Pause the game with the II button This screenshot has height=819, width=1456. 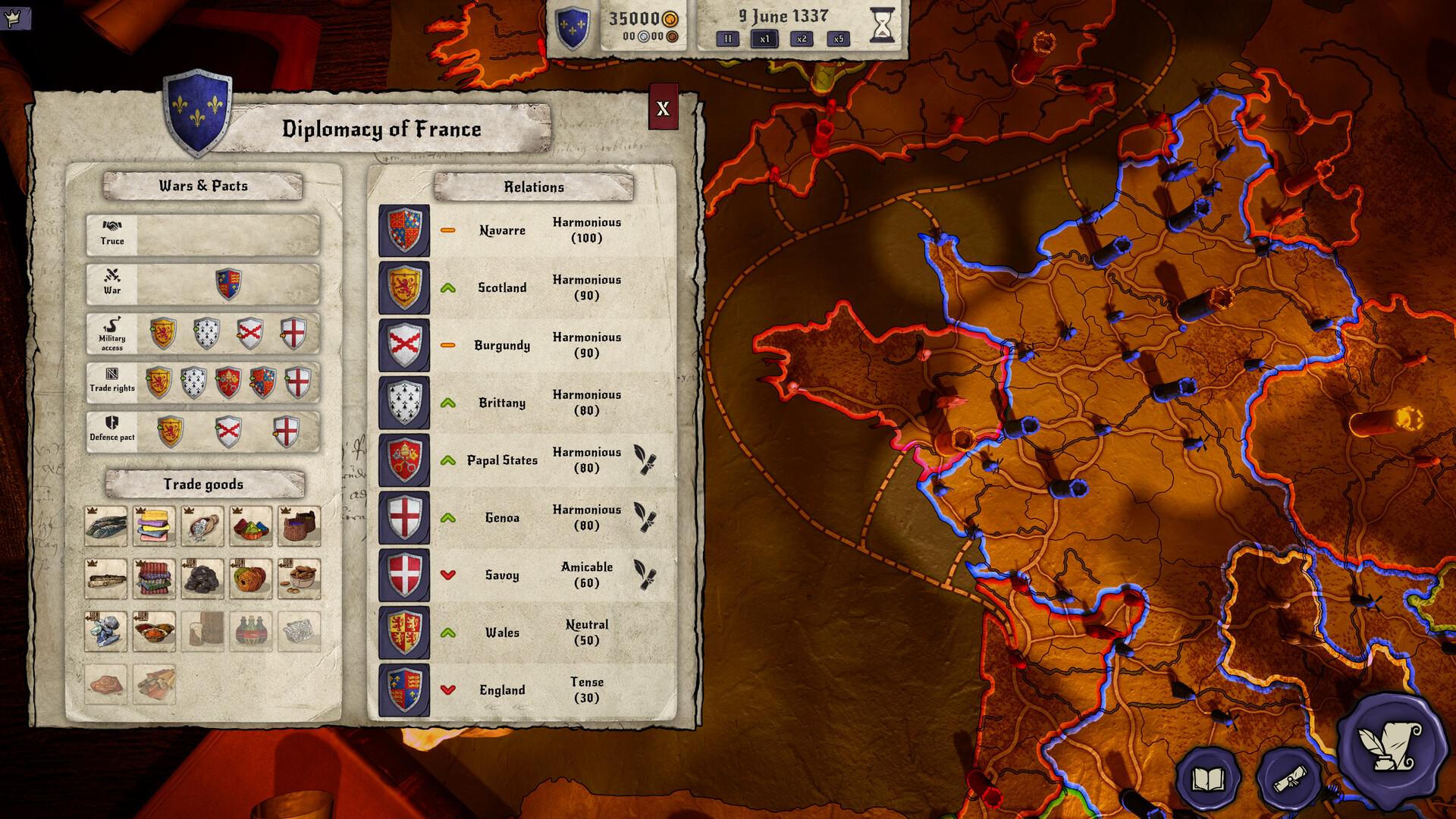(x=726, y=39)
